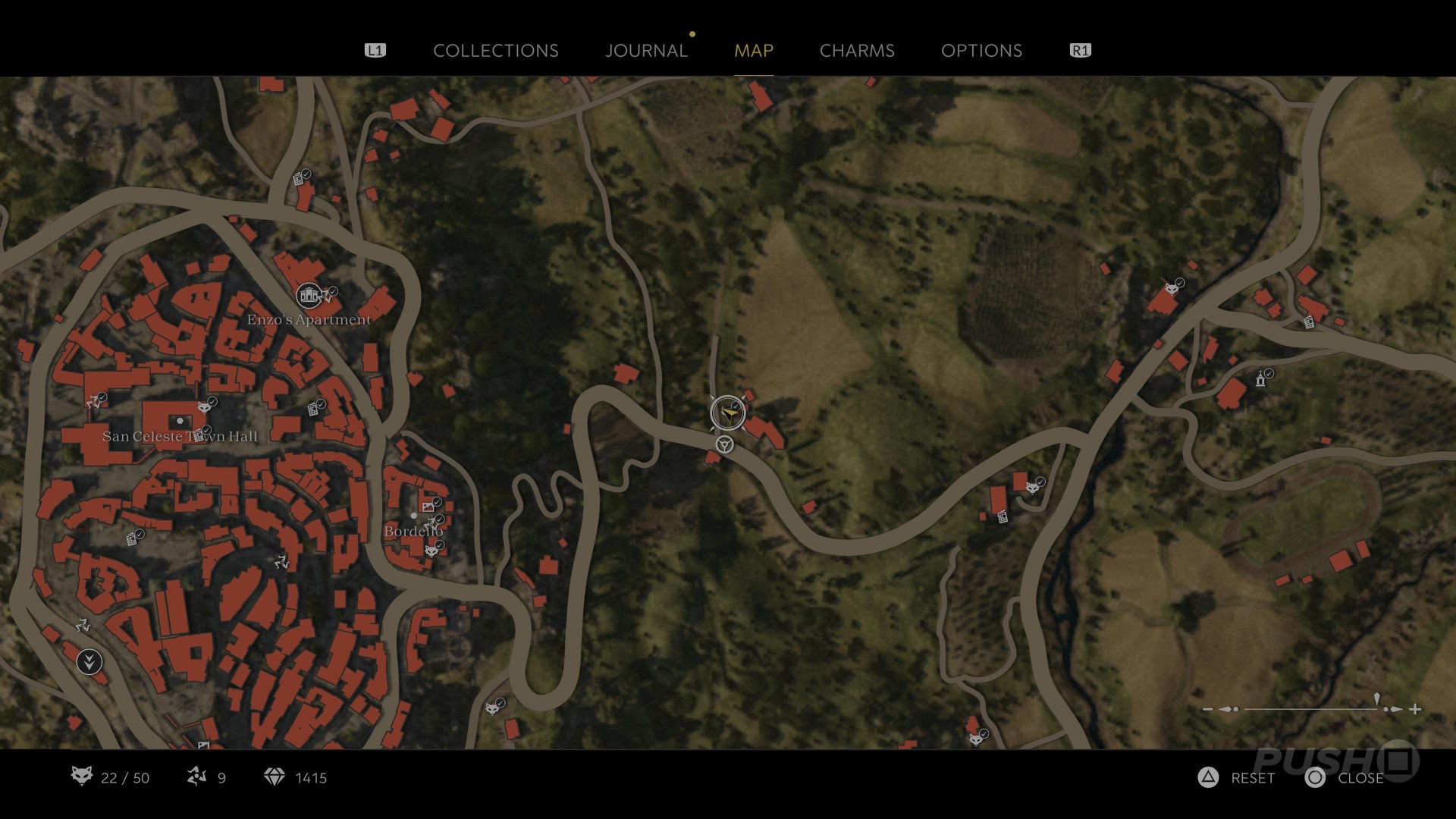Select the Map tab
Viewport: 1456px width, 819px height.
(754, 51)
